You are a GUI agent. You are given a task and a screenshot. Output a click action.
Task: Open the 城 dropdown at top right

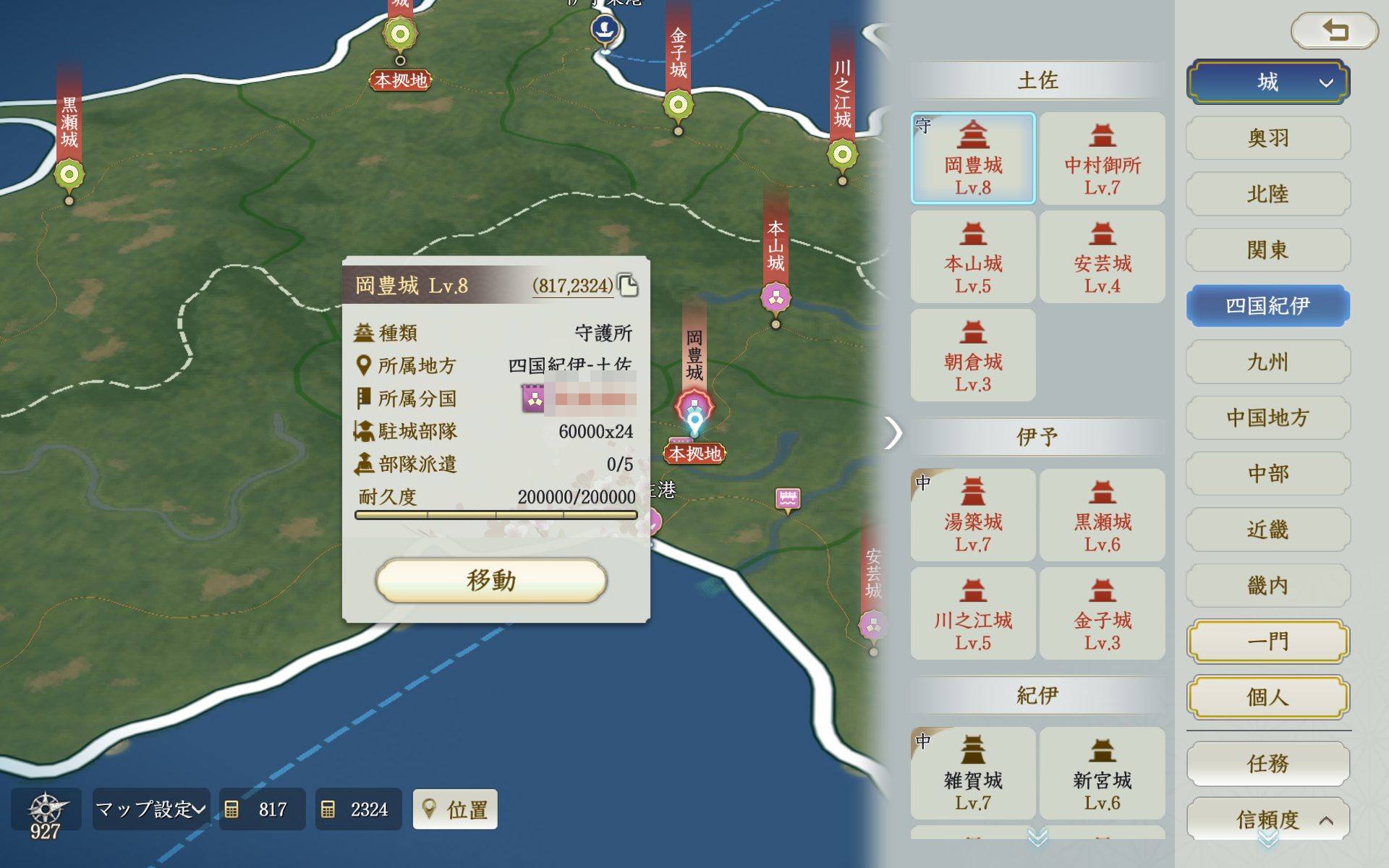pos(1267,82)
